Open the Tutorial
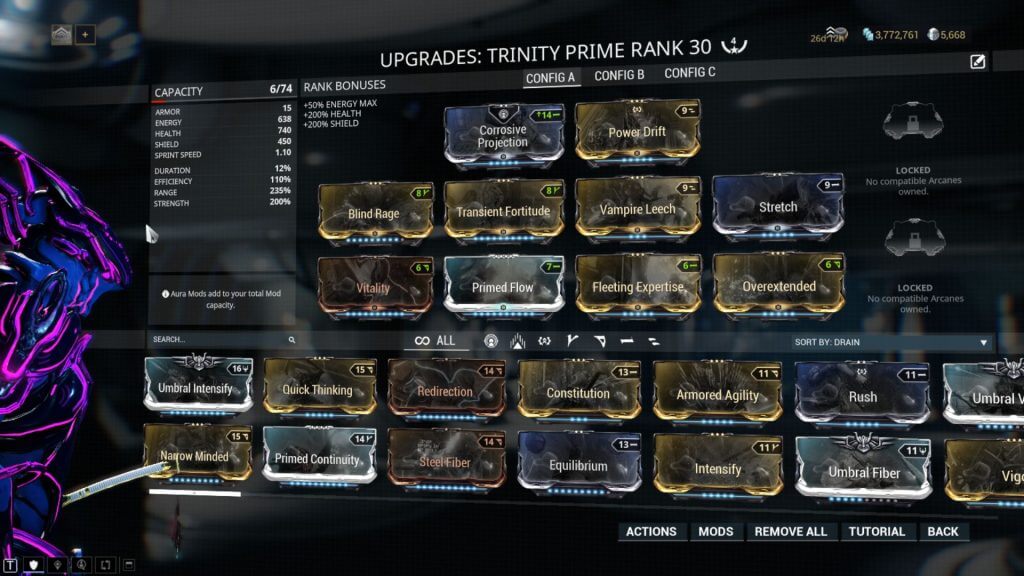1024x576 pixels. (x=877, y=532)
